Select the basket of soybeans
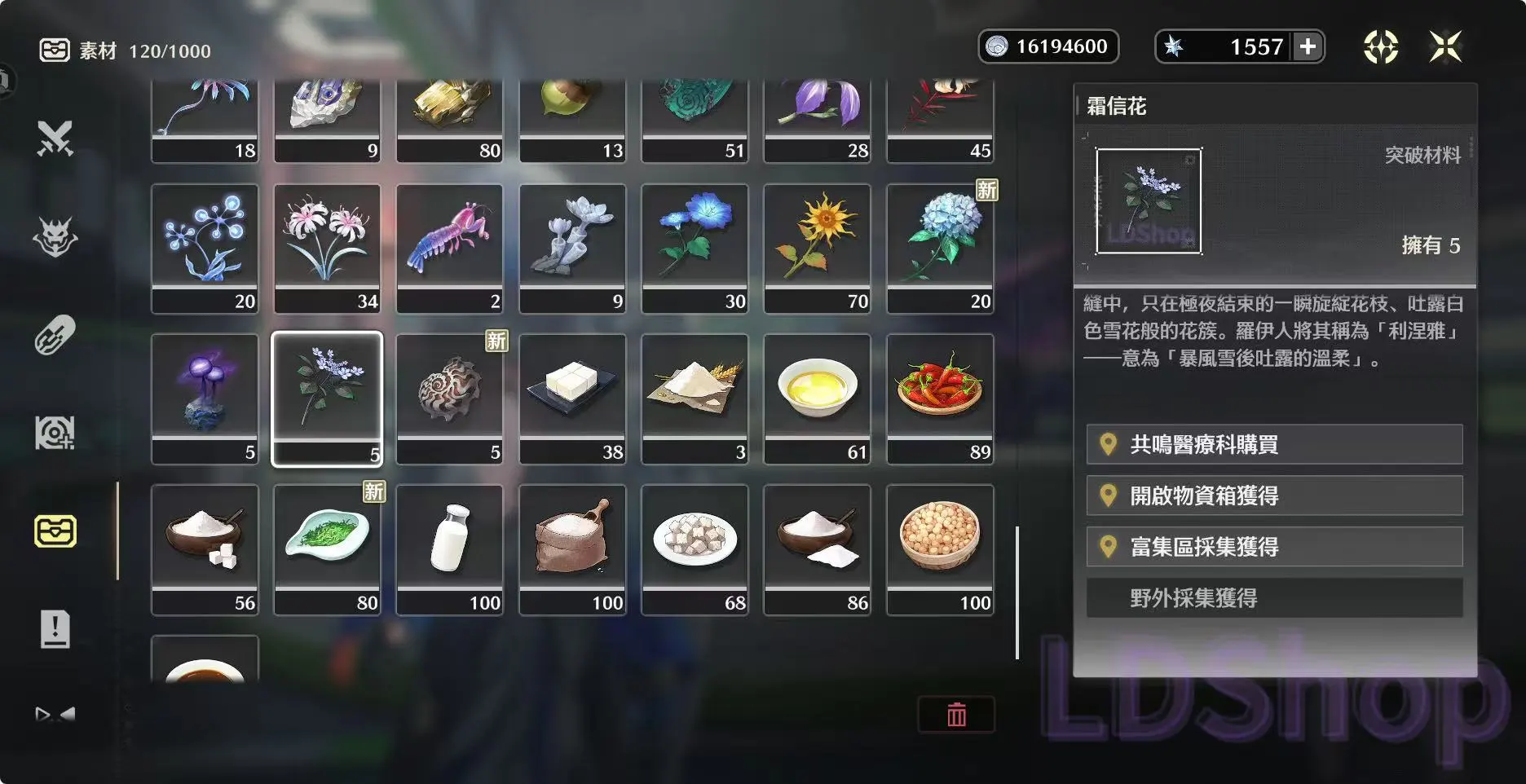The height and width of the screenshot is (784, 1526). [940, 549]
